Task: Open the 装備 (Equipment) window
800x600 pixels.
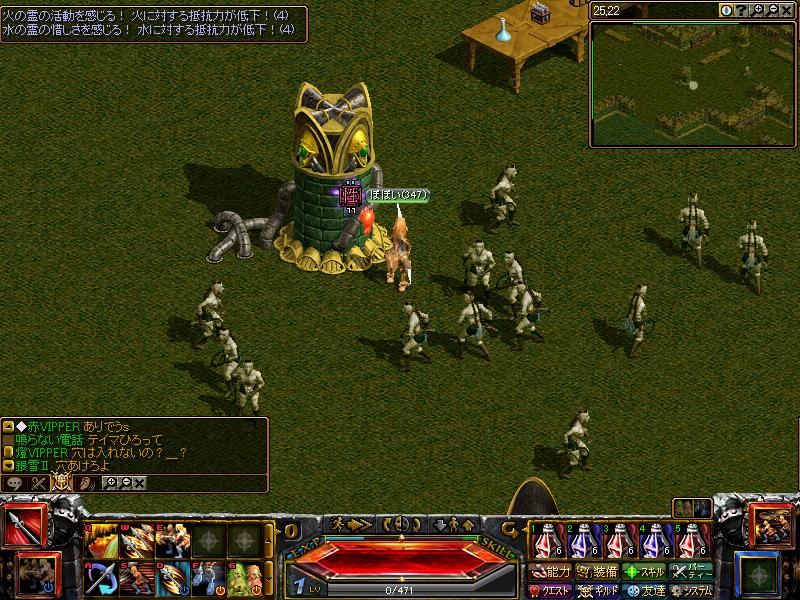Action: (x=597, y=572)
